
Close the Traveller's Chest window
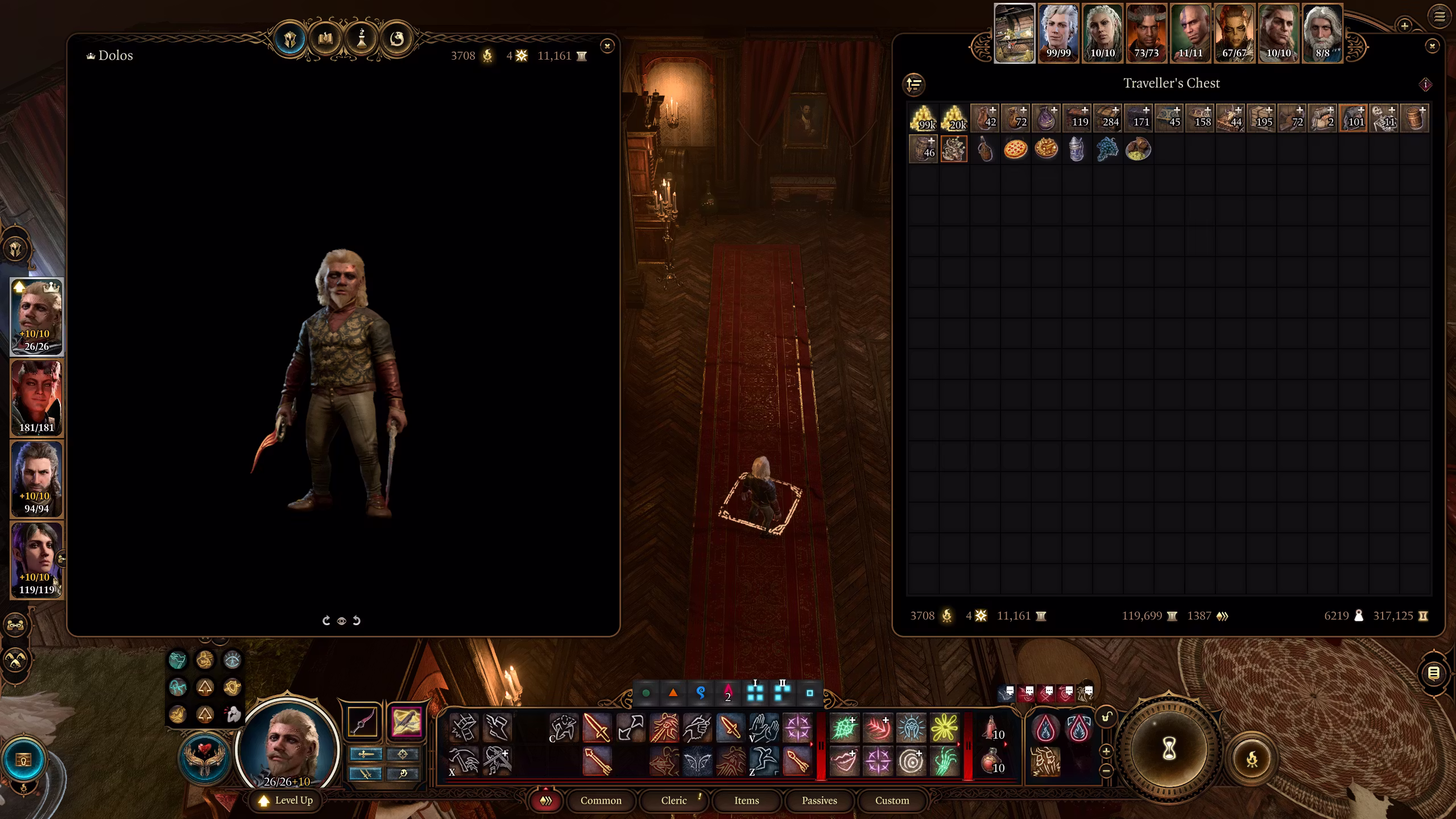pos(1432,46)
